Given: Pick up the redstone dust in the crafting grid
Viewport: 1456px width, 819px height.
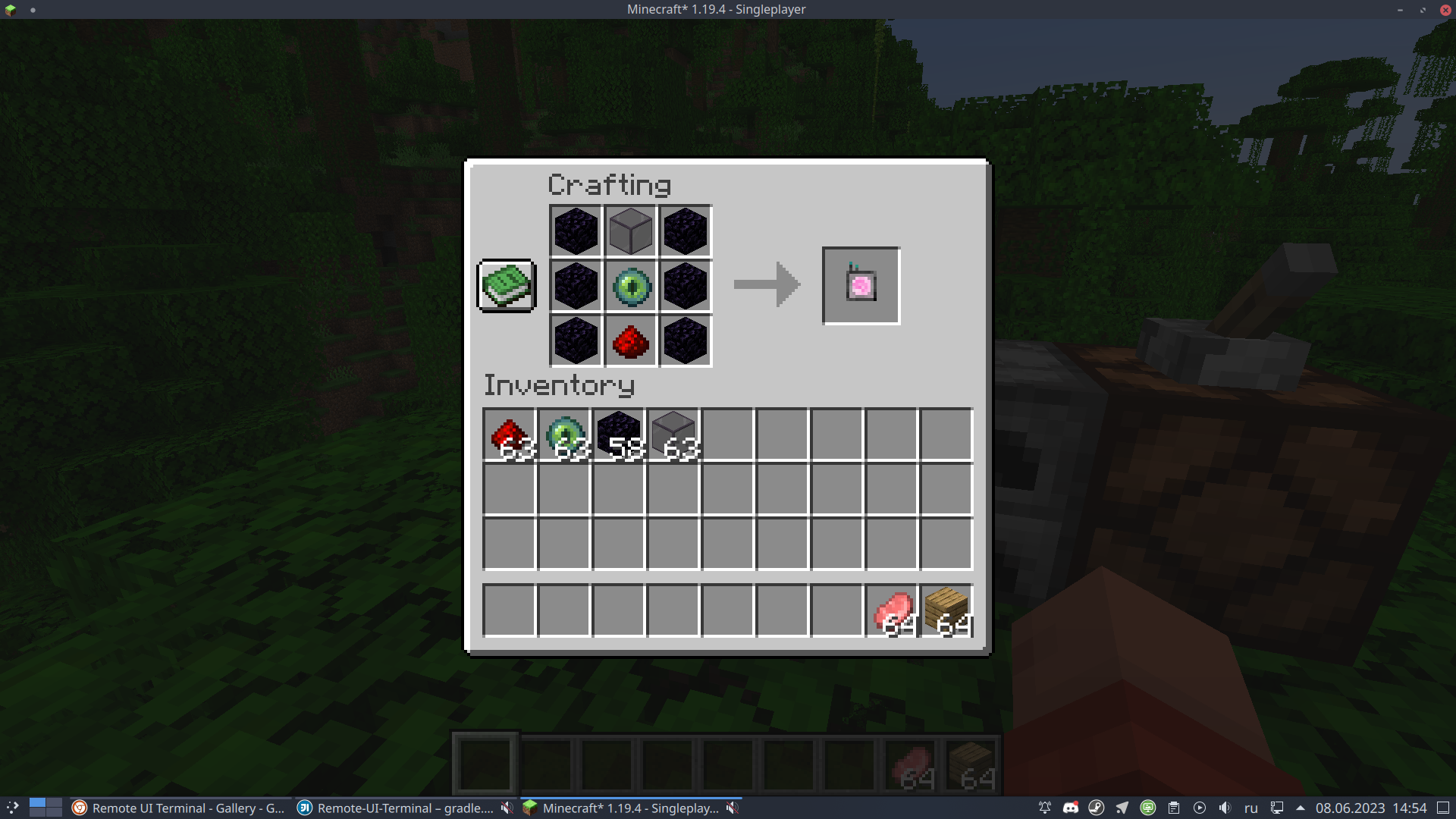Looking at the screenshot, I should [x=630, y=340].
